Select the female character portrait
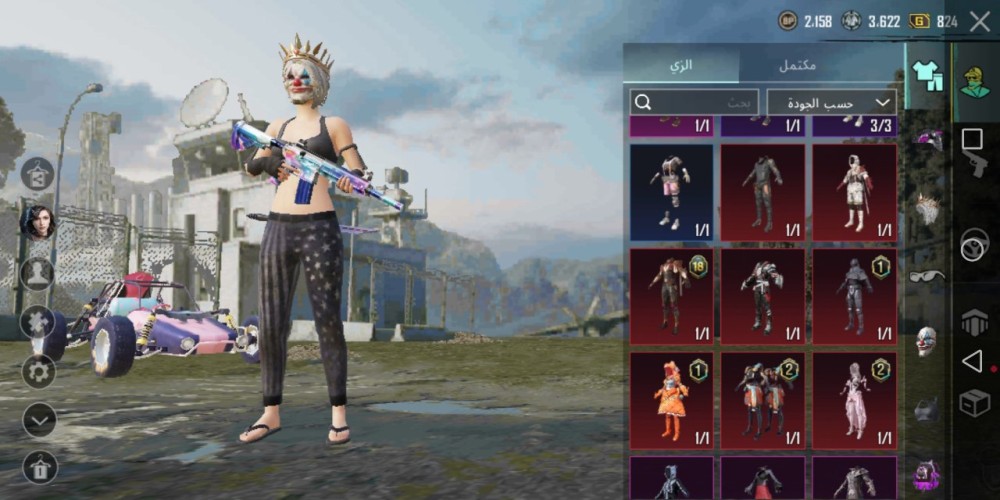This screenshot has width=1000, height=500. [x=39, y=222]
